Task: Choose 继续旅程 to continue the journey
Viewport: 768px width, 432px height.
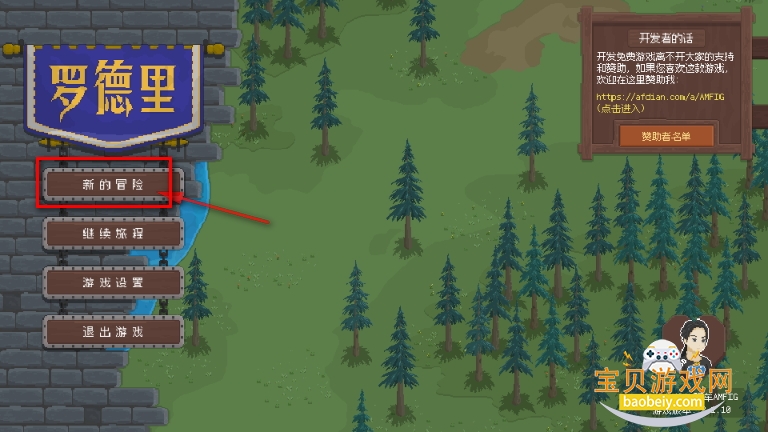Action: coord(113,232)
